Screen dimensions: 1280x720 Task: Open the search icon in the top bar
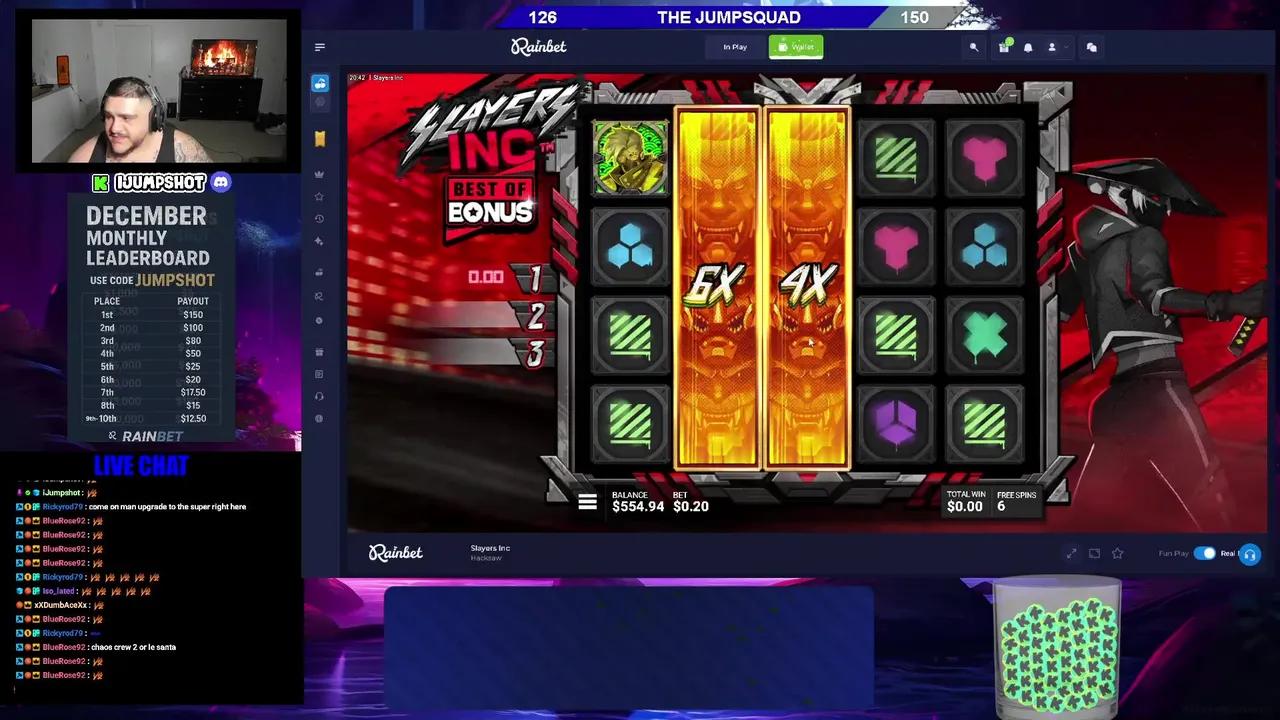[x=975, y=47]
